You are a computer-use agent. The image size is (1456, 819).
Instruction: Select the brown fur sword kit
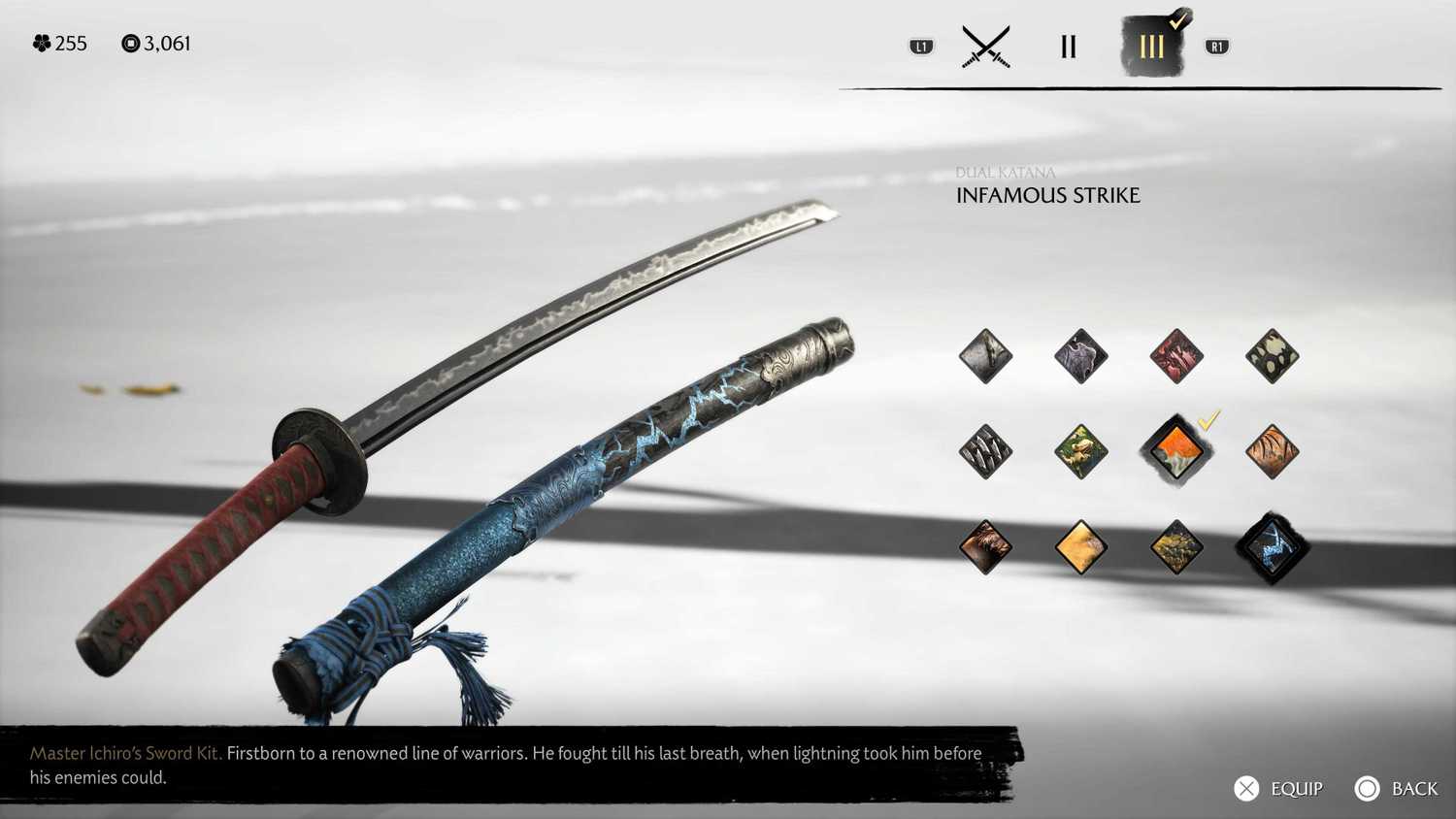(985, 547)
